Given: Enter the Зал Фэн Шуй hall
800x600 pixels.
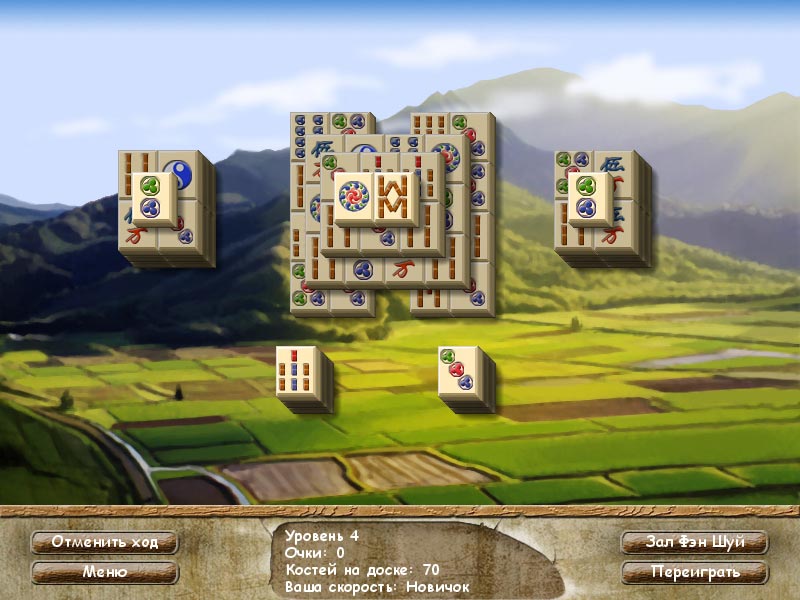Looking at the screenshot, I should pyautogui.click(x=694, y=542).
